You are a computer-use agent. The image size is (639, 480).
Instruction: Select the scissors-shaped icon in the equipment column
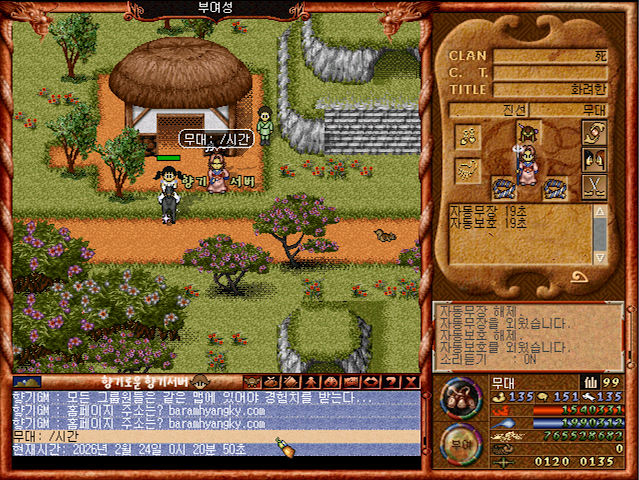pos(593,186)
